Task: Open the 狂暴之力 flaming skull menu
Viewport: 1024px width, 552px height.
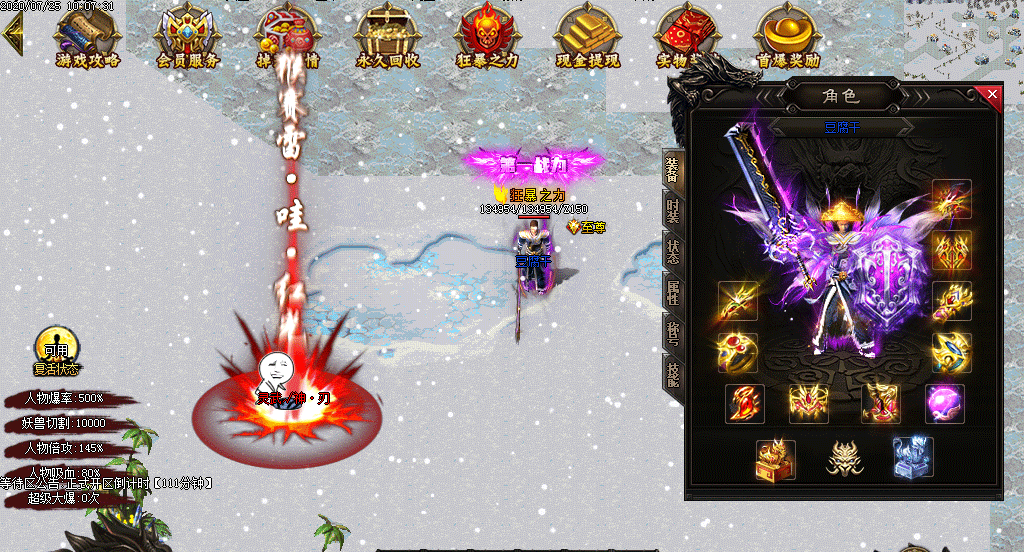Action: tap(487, 38)
